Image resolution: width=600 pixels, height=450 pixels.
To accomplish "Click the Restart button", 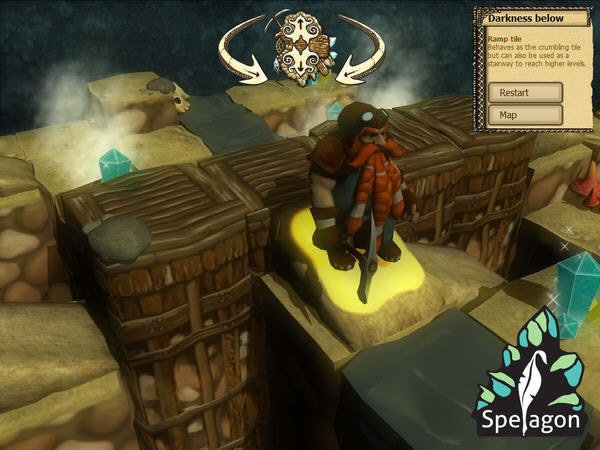I will (x=525, y=92).
